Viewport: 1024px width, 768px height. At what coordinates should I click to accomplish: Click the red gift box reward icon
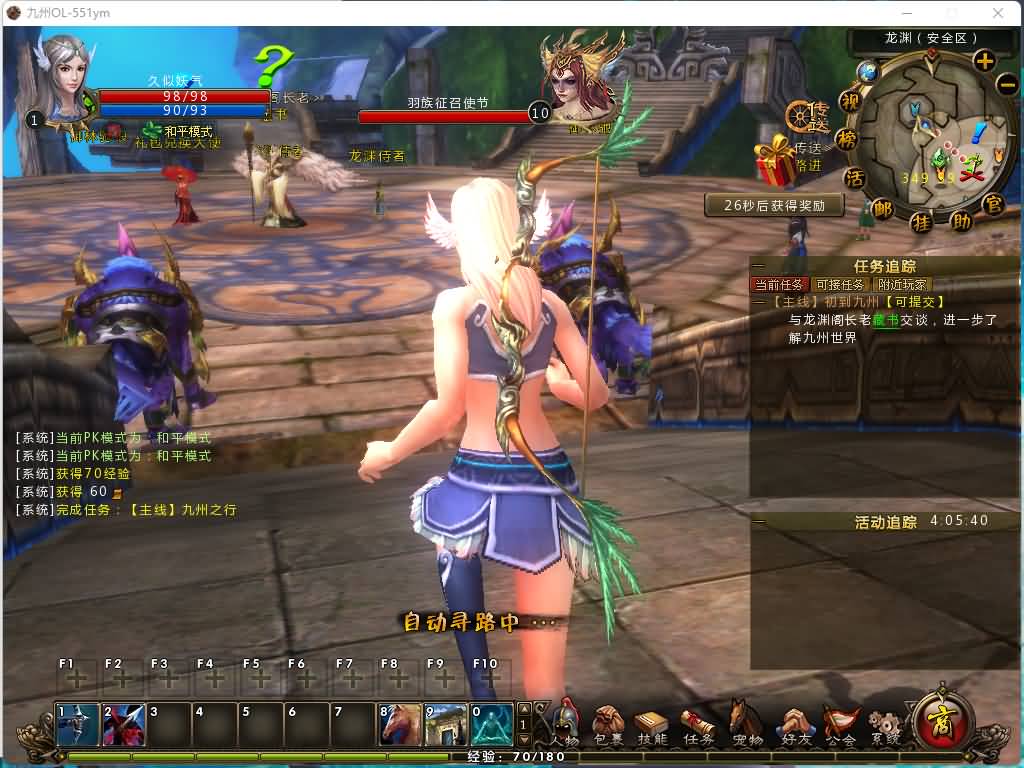775,161
